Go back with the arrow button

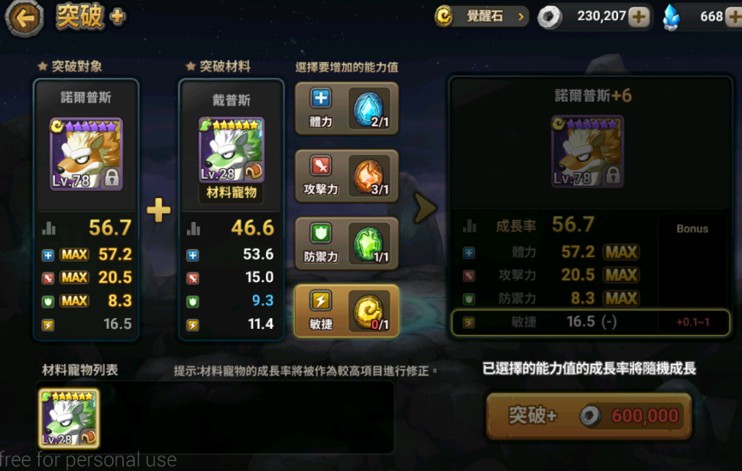(x=25, y=17)
